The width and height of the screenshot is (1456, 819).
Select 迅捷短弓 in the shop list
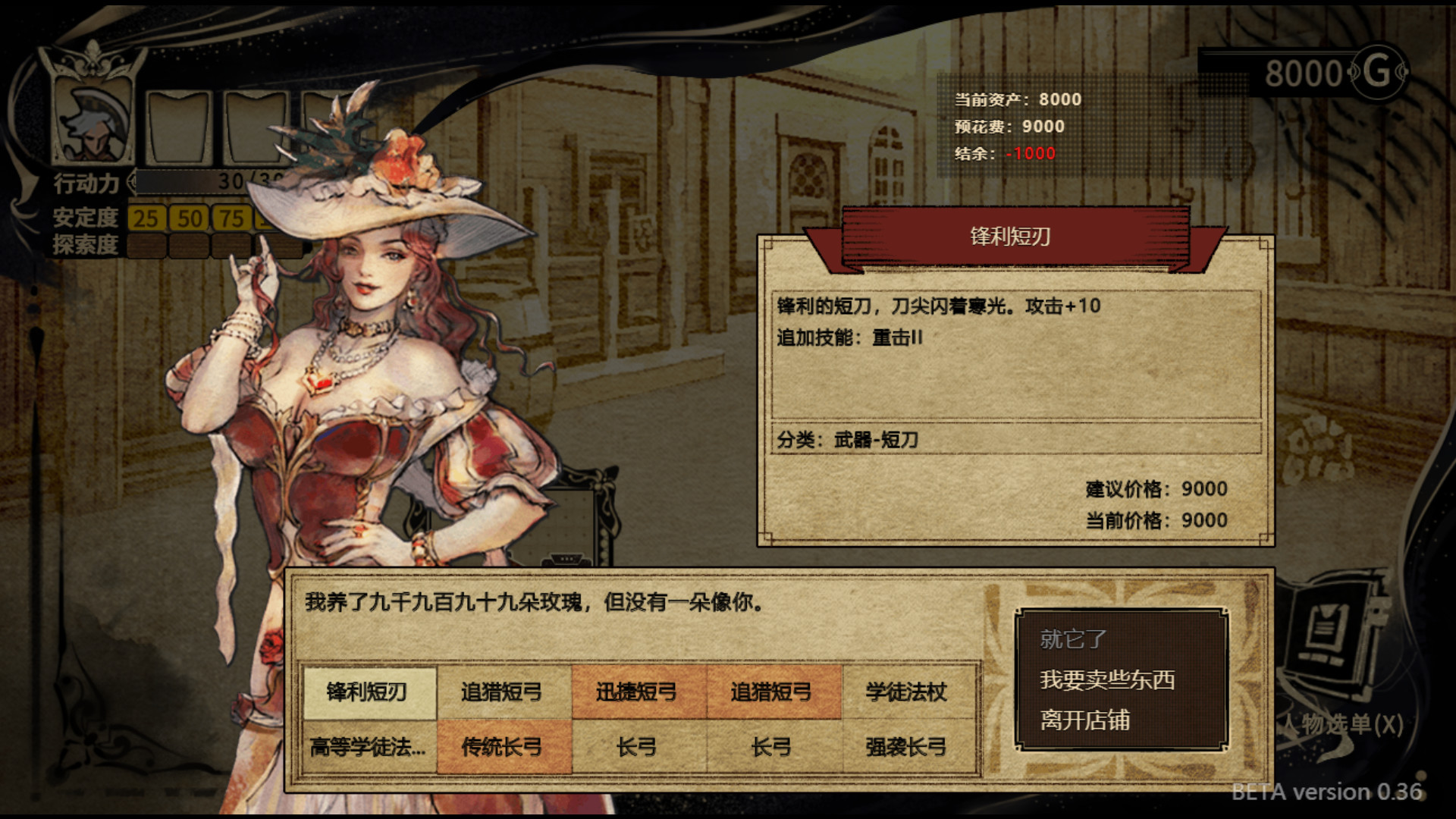[x=638, y=692]
